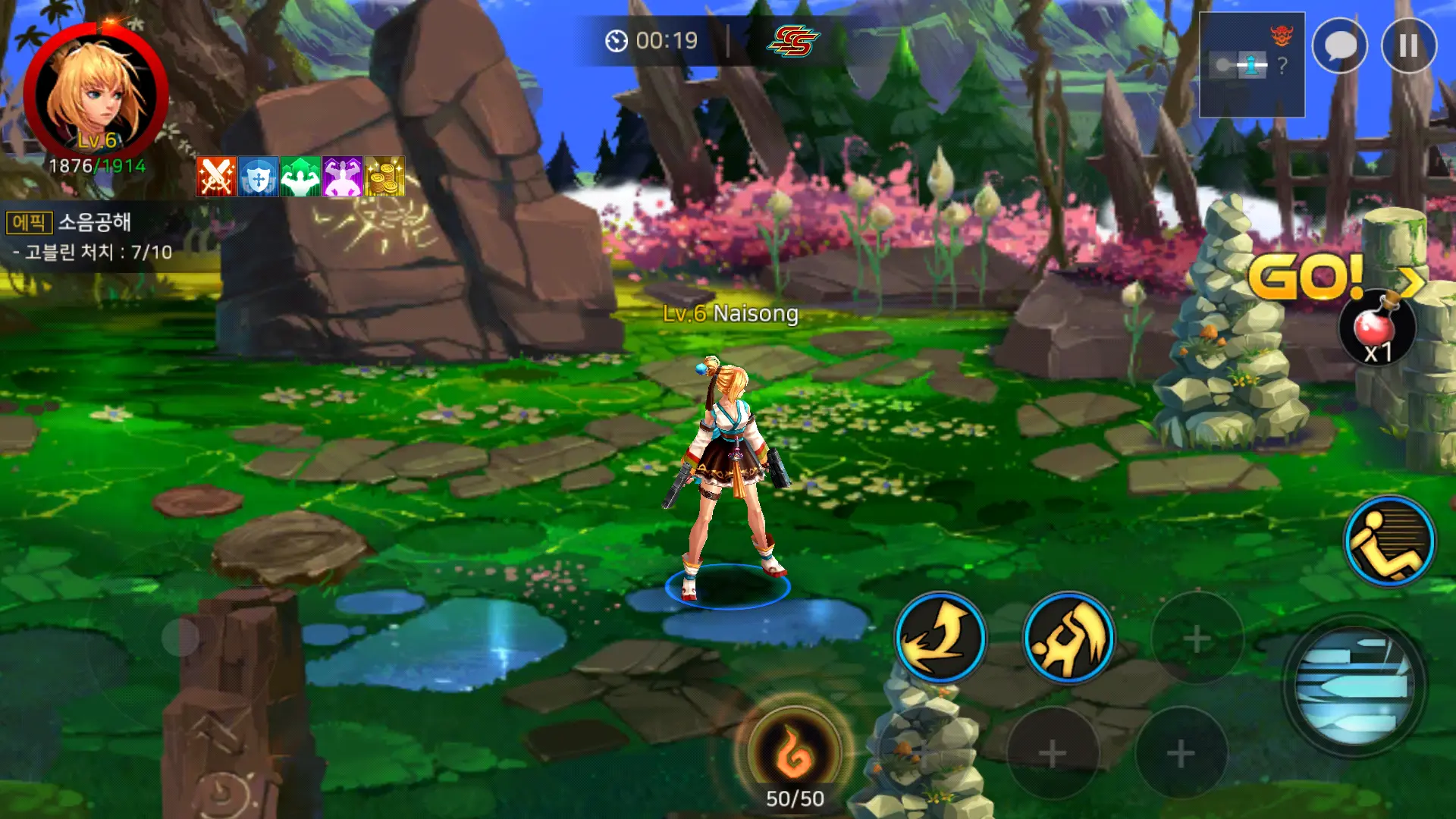Inspect the green muscle strength buff

[x=300, y=177]
